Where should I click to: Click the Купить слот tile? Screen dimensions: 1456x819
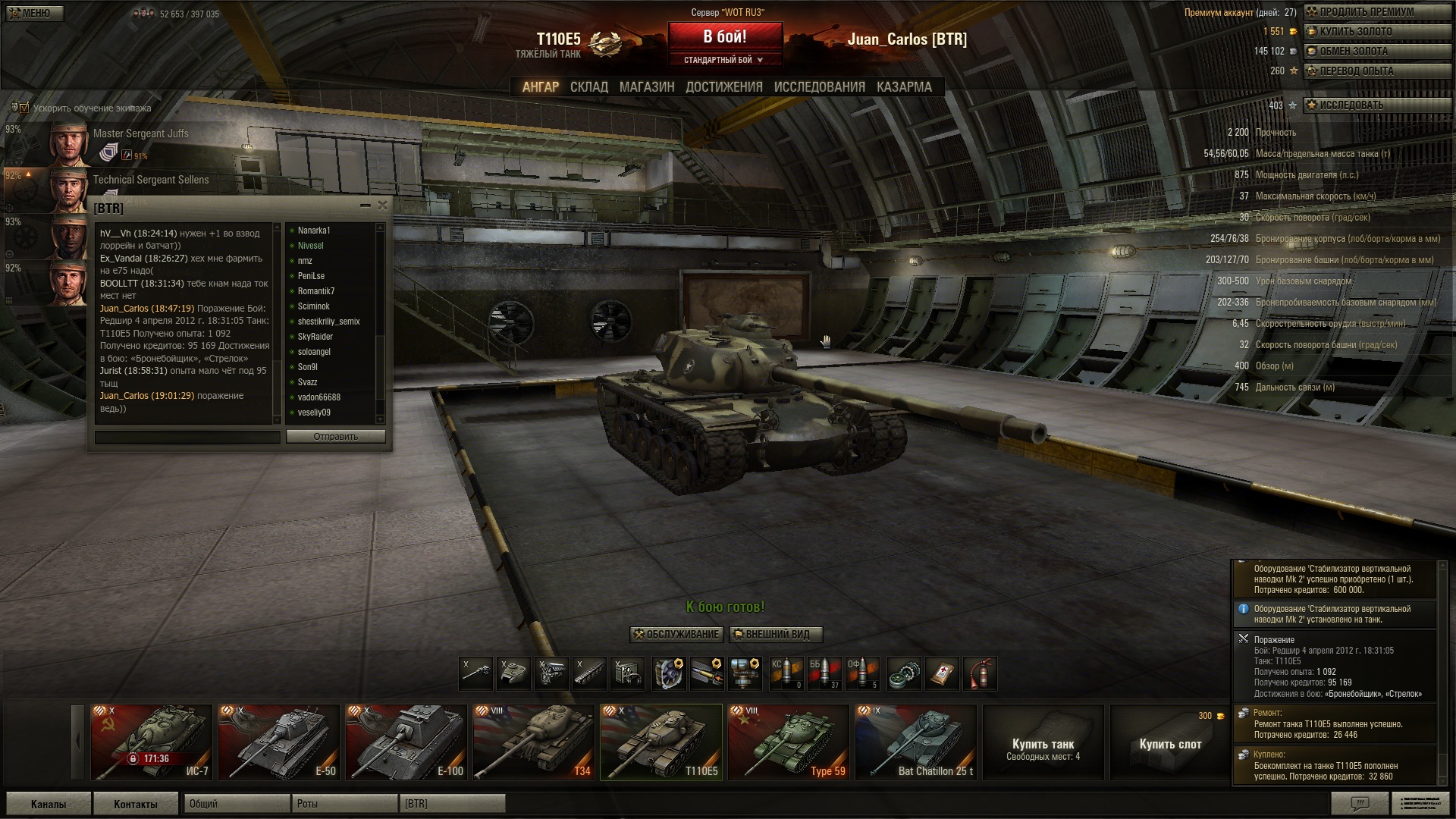1170,743
